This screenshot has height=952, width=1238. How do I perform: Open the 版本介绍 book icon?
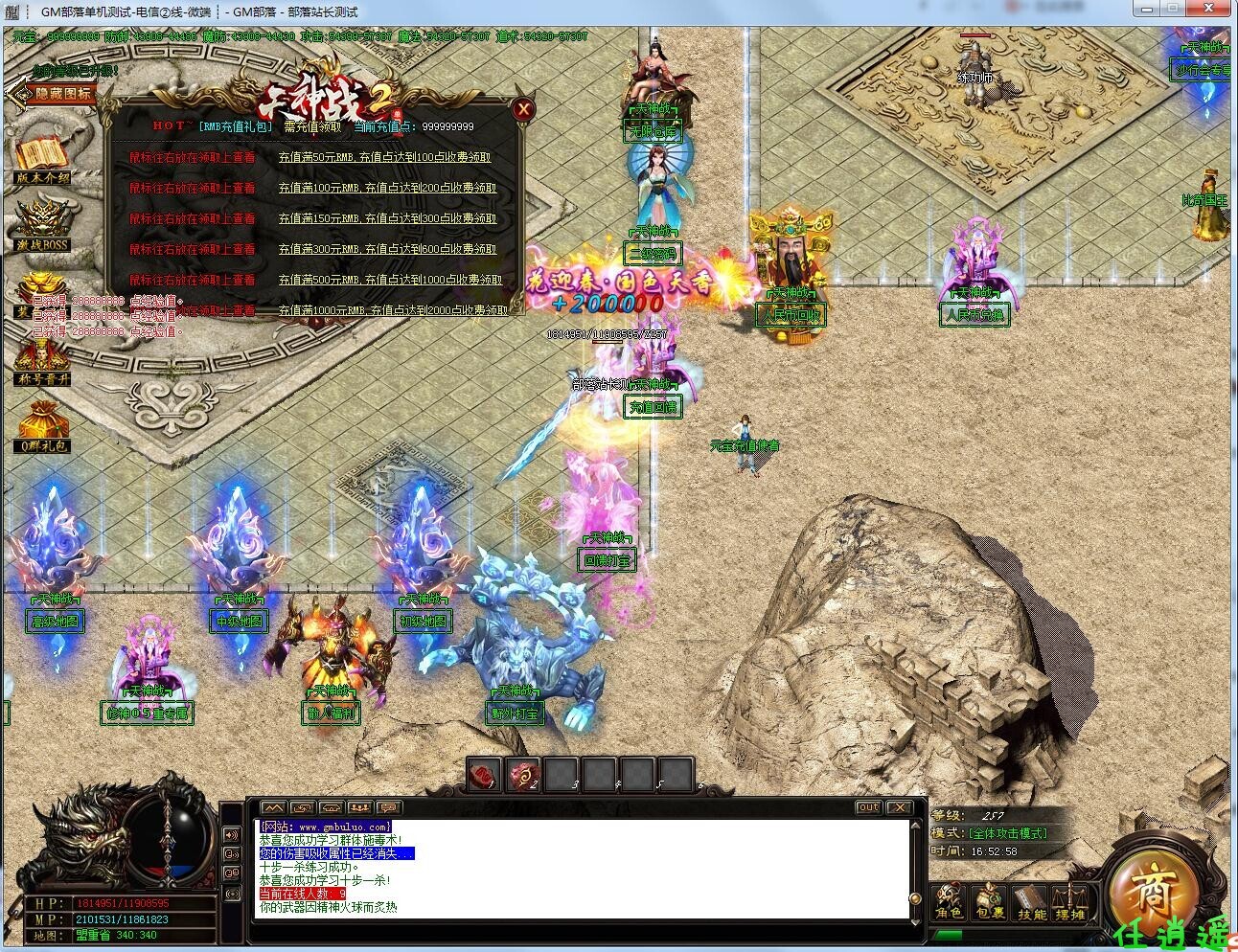(x=42, y=157)
